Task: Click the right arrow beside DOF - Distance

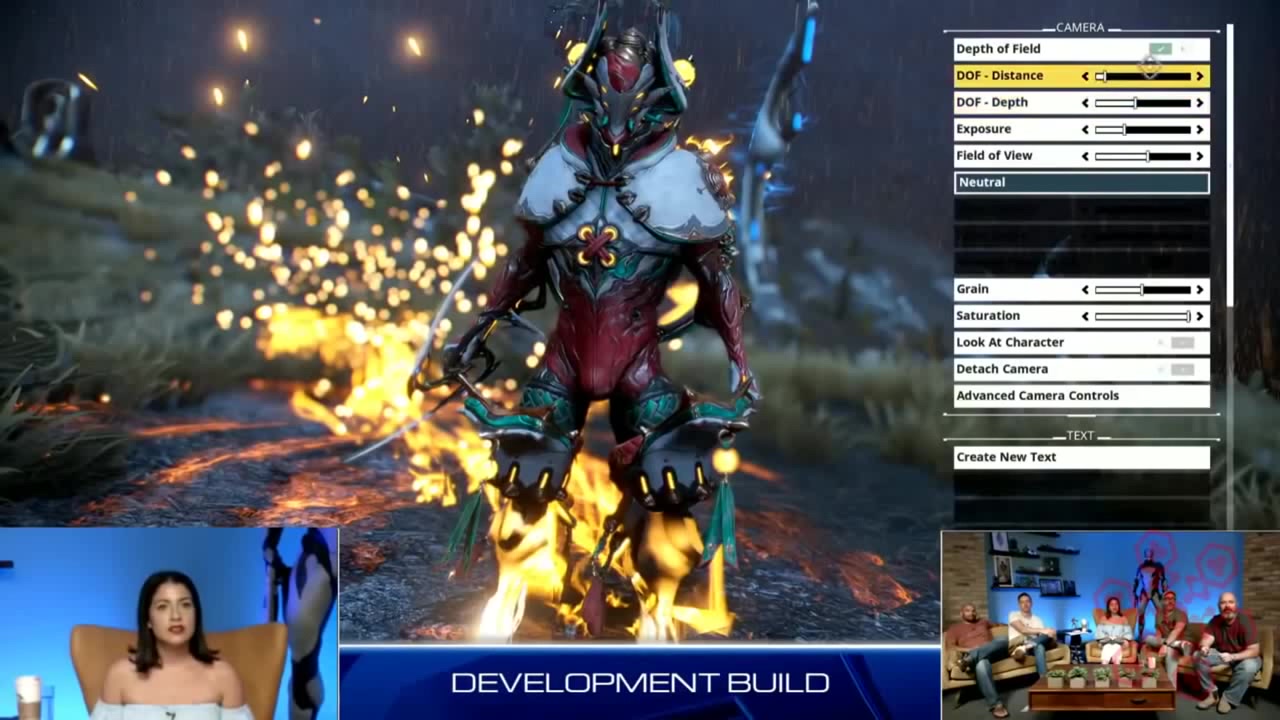Action: point(1198,75)
